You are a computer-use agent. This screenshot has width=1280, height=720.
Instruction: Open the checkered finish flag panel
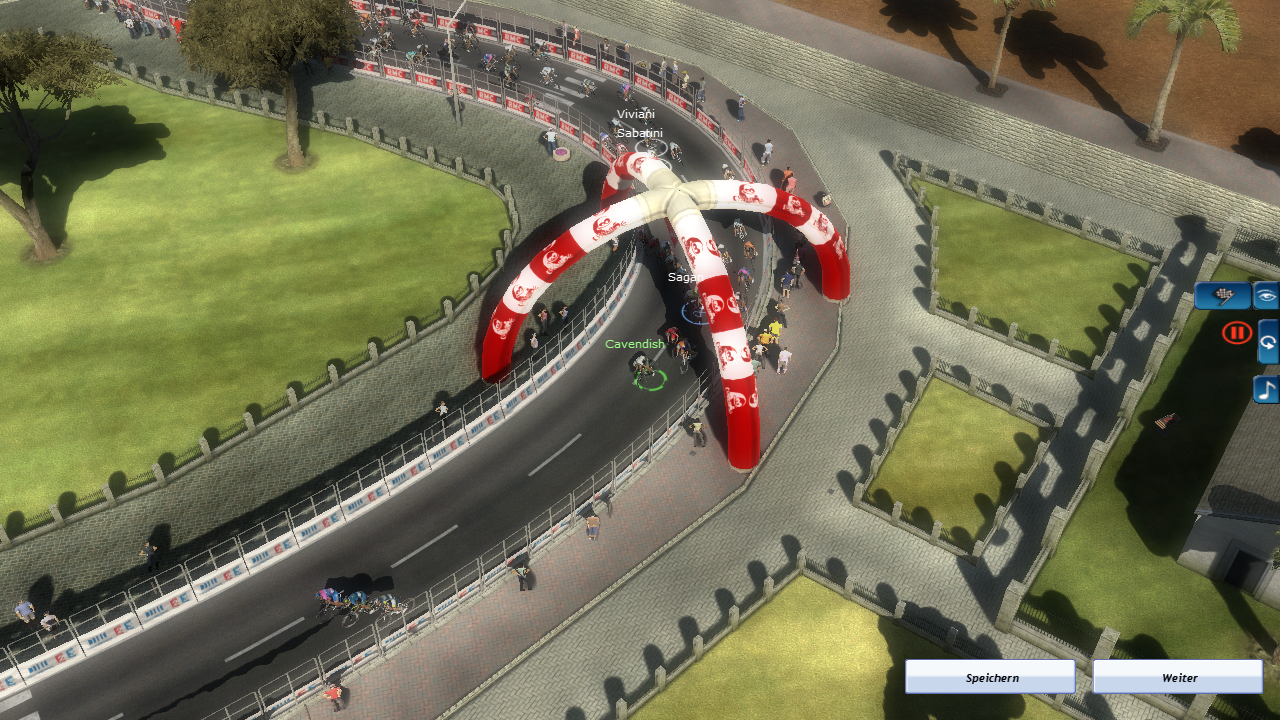pyautogui.click(x=1222, y=296)
